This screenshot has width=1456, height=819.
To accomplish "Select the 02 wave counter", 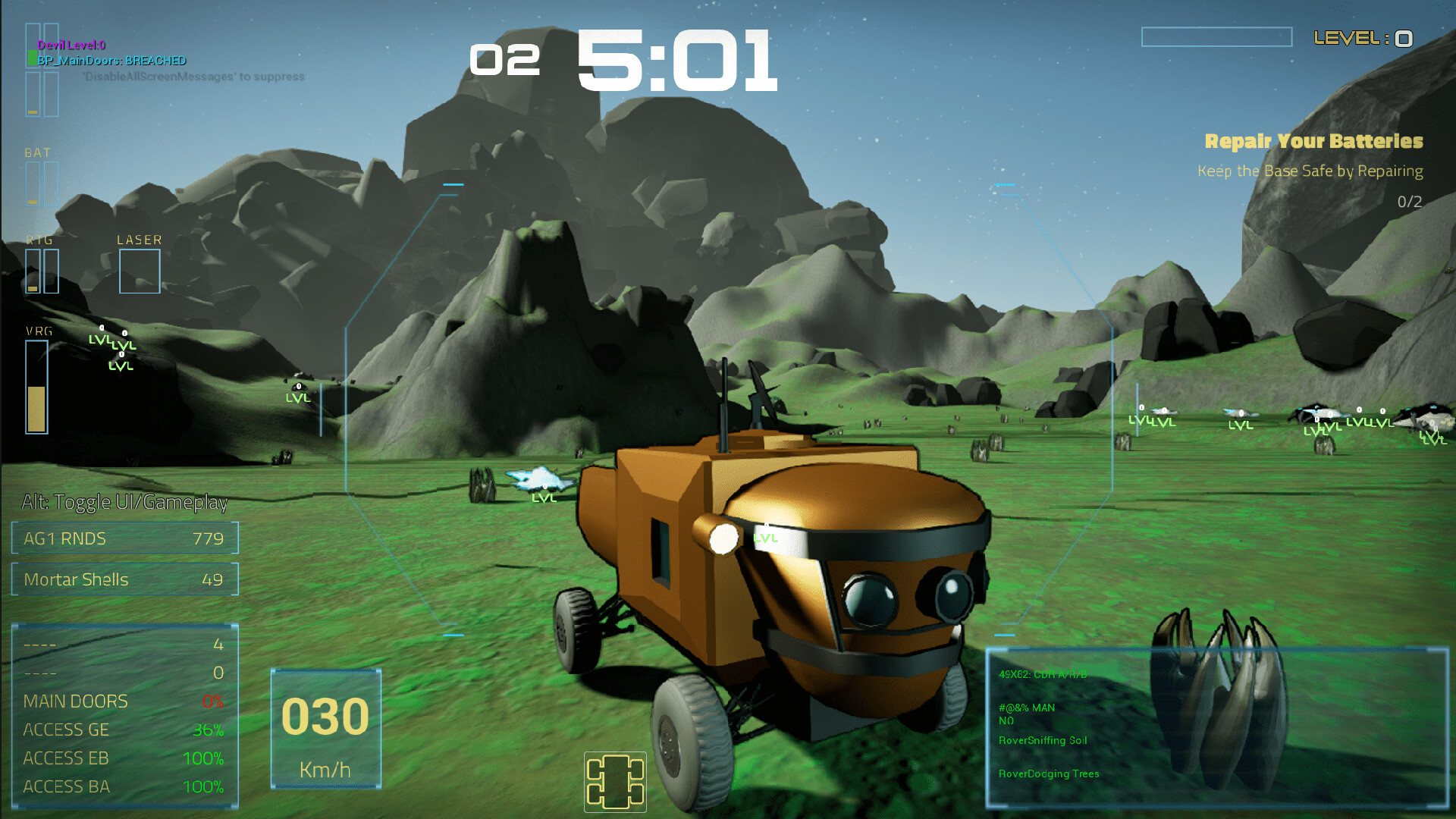I will tap(505, 61).
